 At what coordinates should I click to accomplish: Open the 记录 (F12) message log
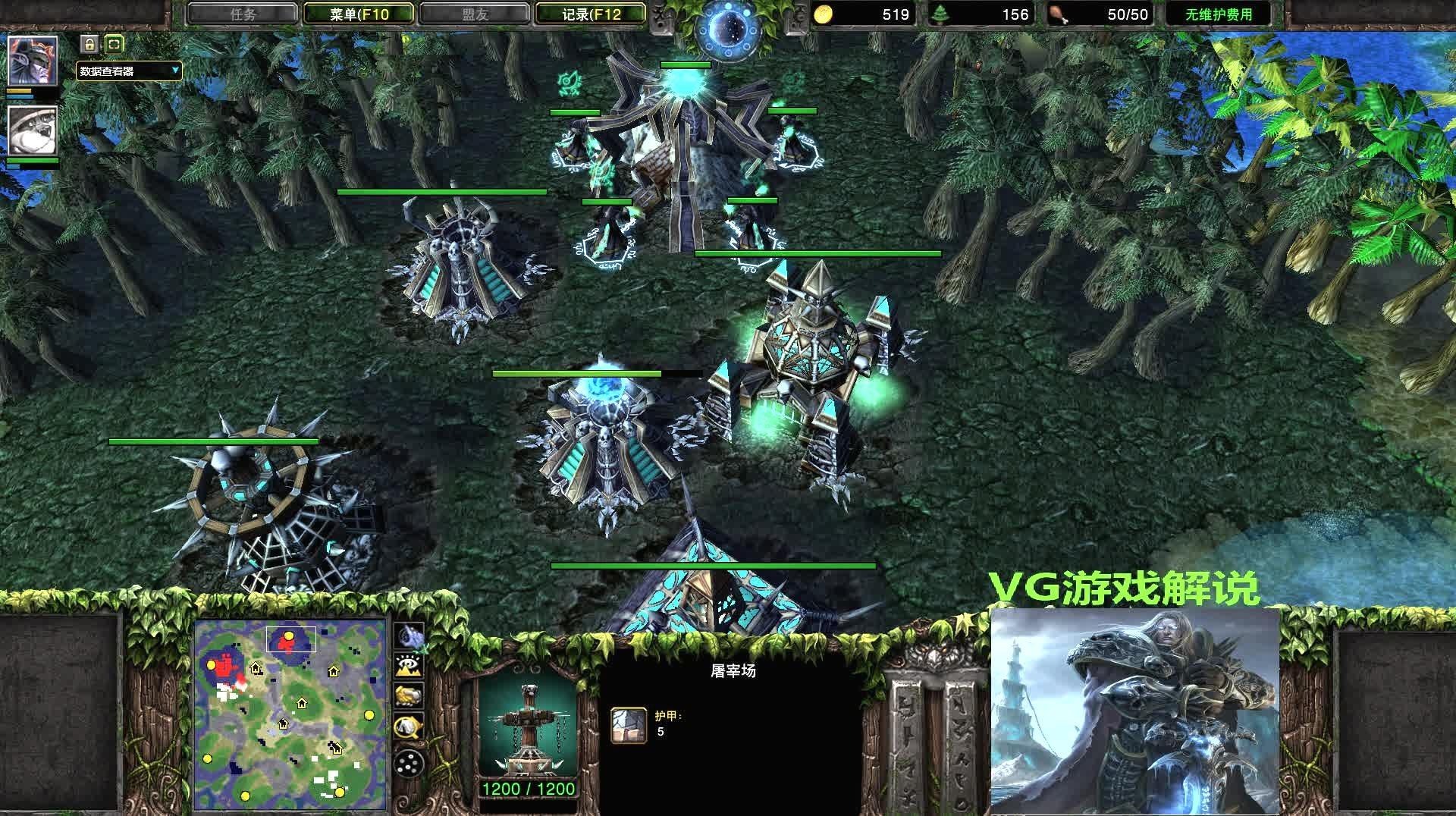[x=591, y=14]
